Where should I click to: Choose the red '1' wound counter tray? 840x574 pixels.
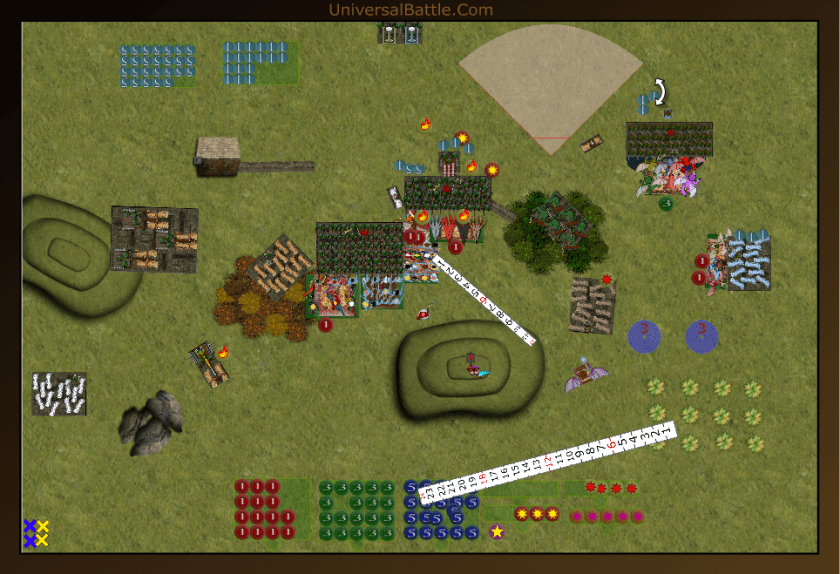[x=264, y=509]
